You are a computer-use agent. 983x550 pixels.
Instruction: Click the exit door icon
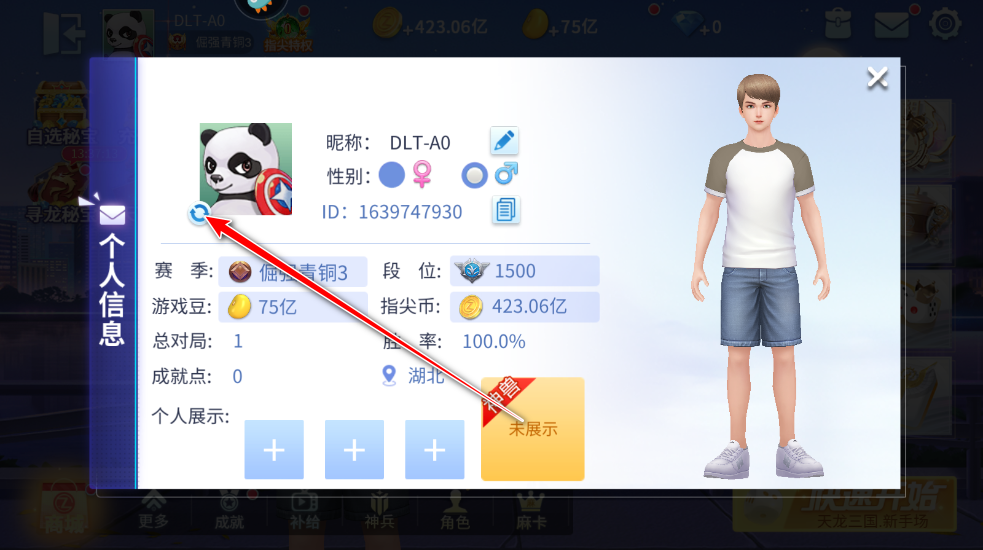(62, 33)
